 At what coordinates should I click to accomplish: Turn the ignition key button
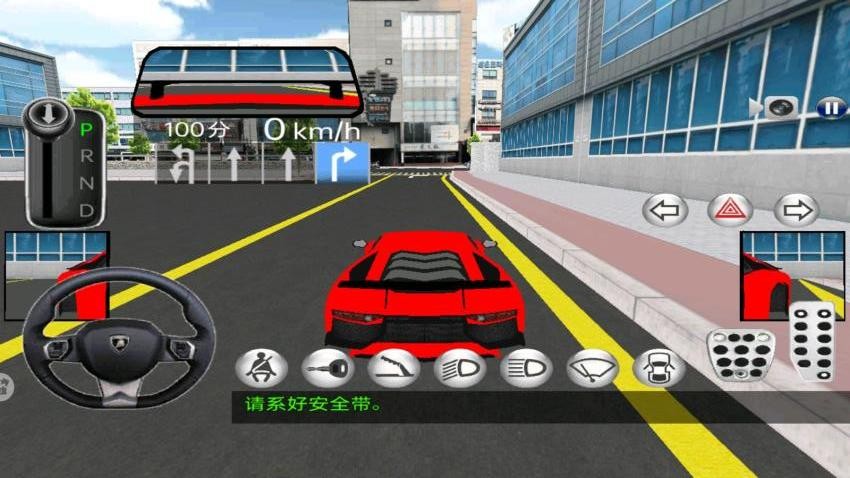click(x=327, y=368)
